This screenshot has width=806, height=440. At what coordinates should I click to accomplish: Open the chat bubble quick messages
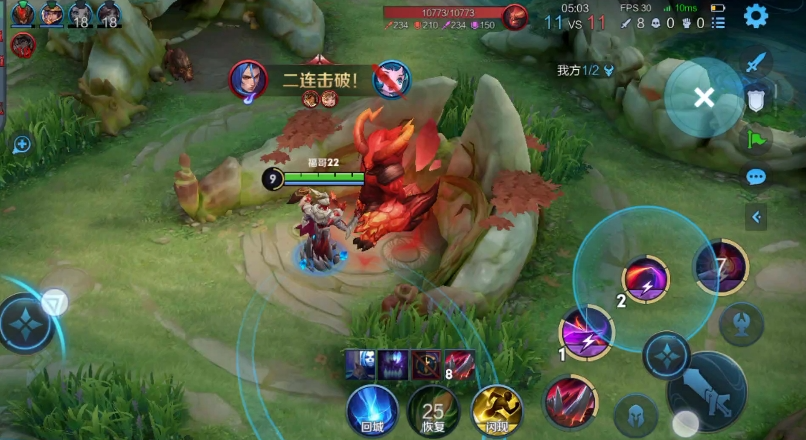[756, 177]
